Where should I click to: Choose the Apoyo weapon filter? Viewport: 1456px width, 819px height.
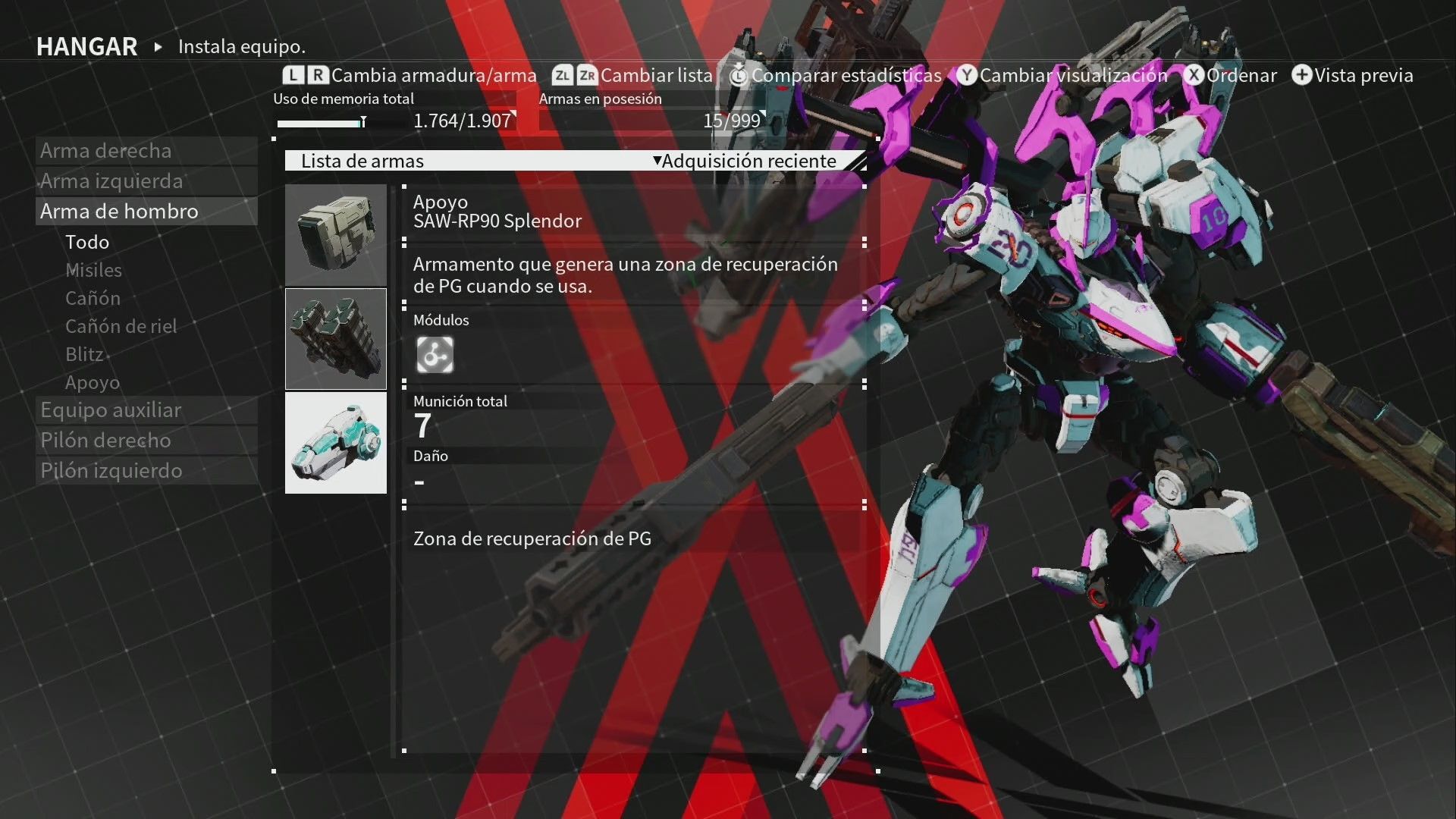tap(93, 382)
